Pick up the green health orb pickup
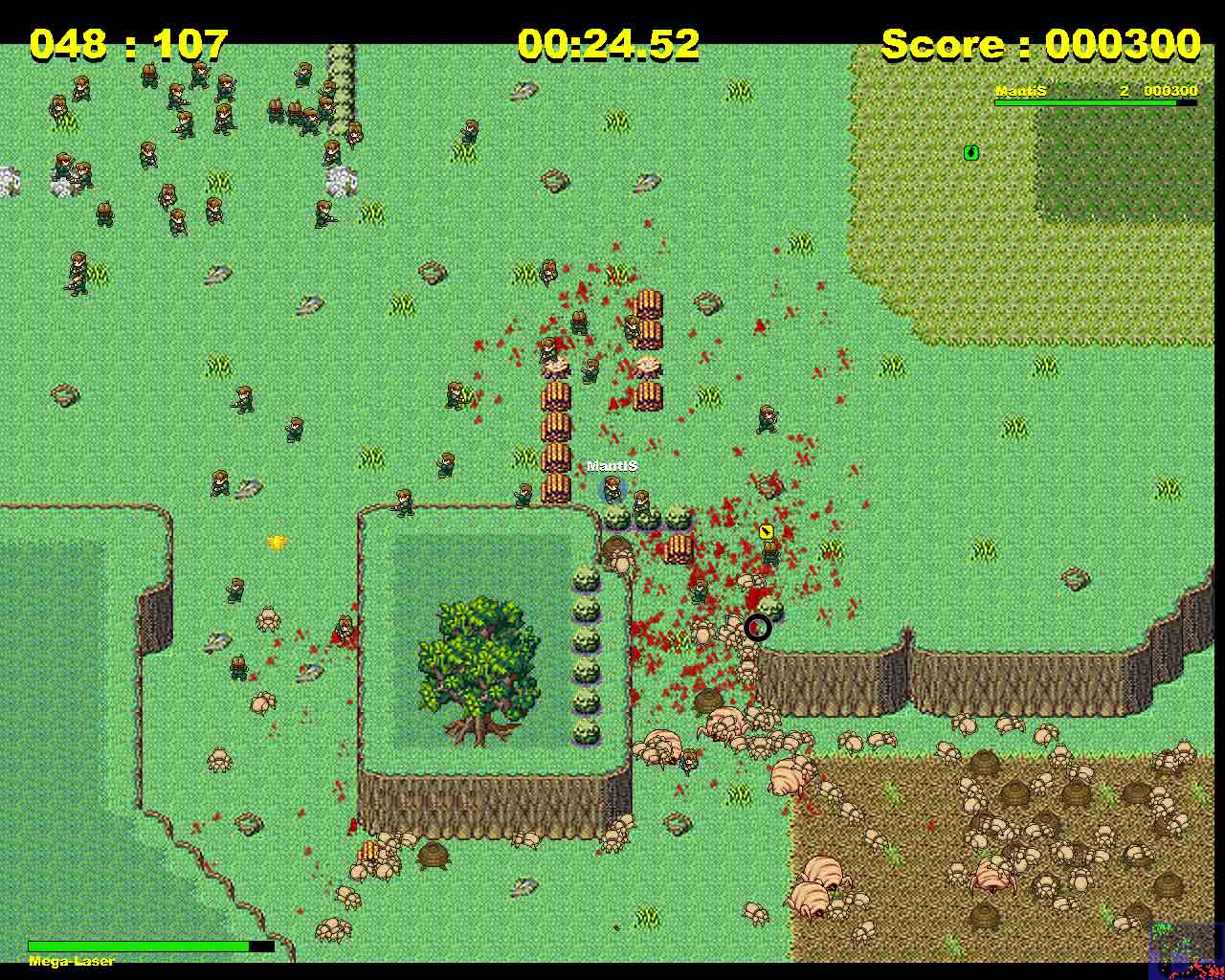The width and height of the screenshot is (1225, 980). [971, 153]
